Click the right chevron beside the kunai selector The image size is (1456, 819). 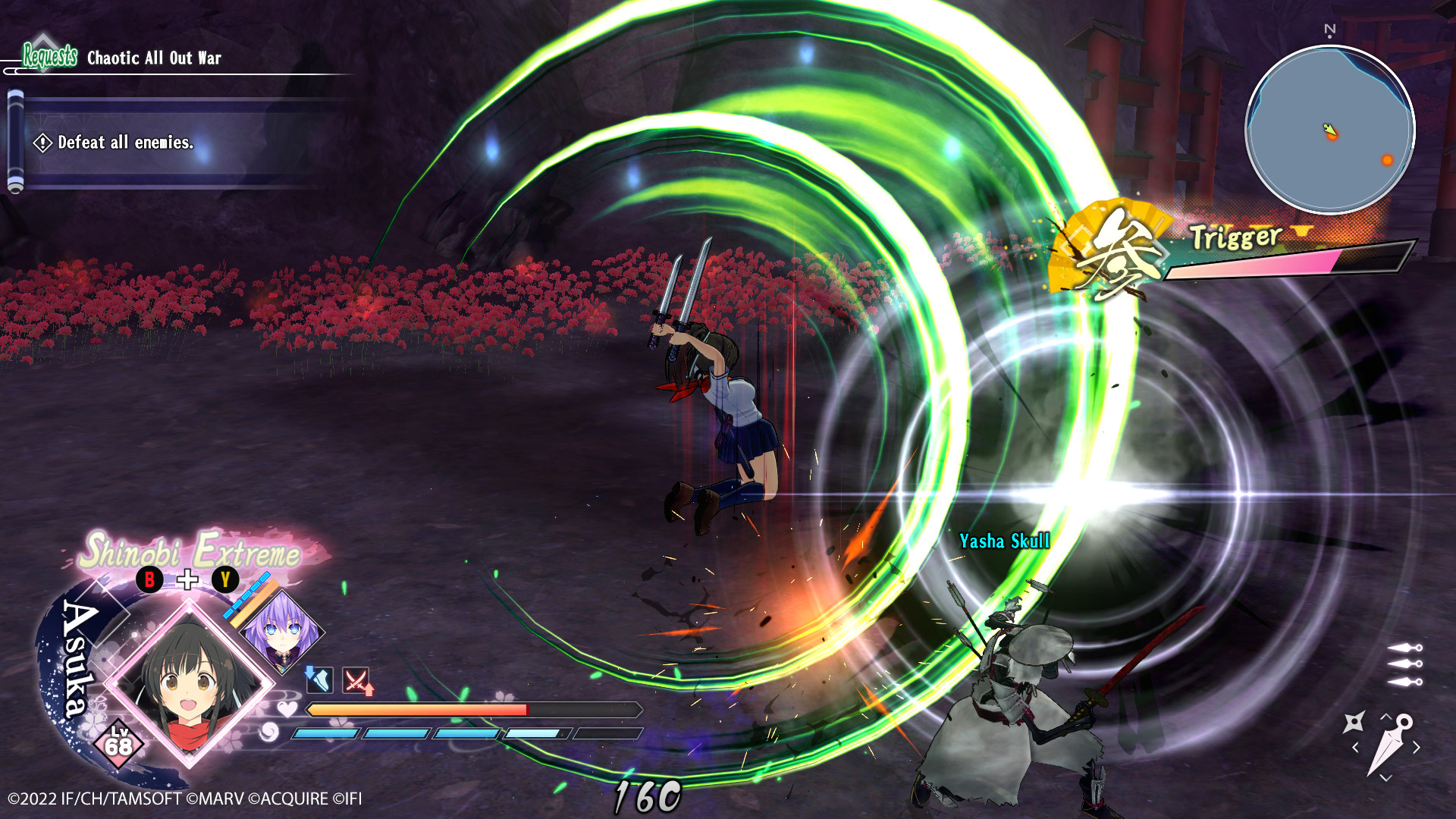(1417, 746)
